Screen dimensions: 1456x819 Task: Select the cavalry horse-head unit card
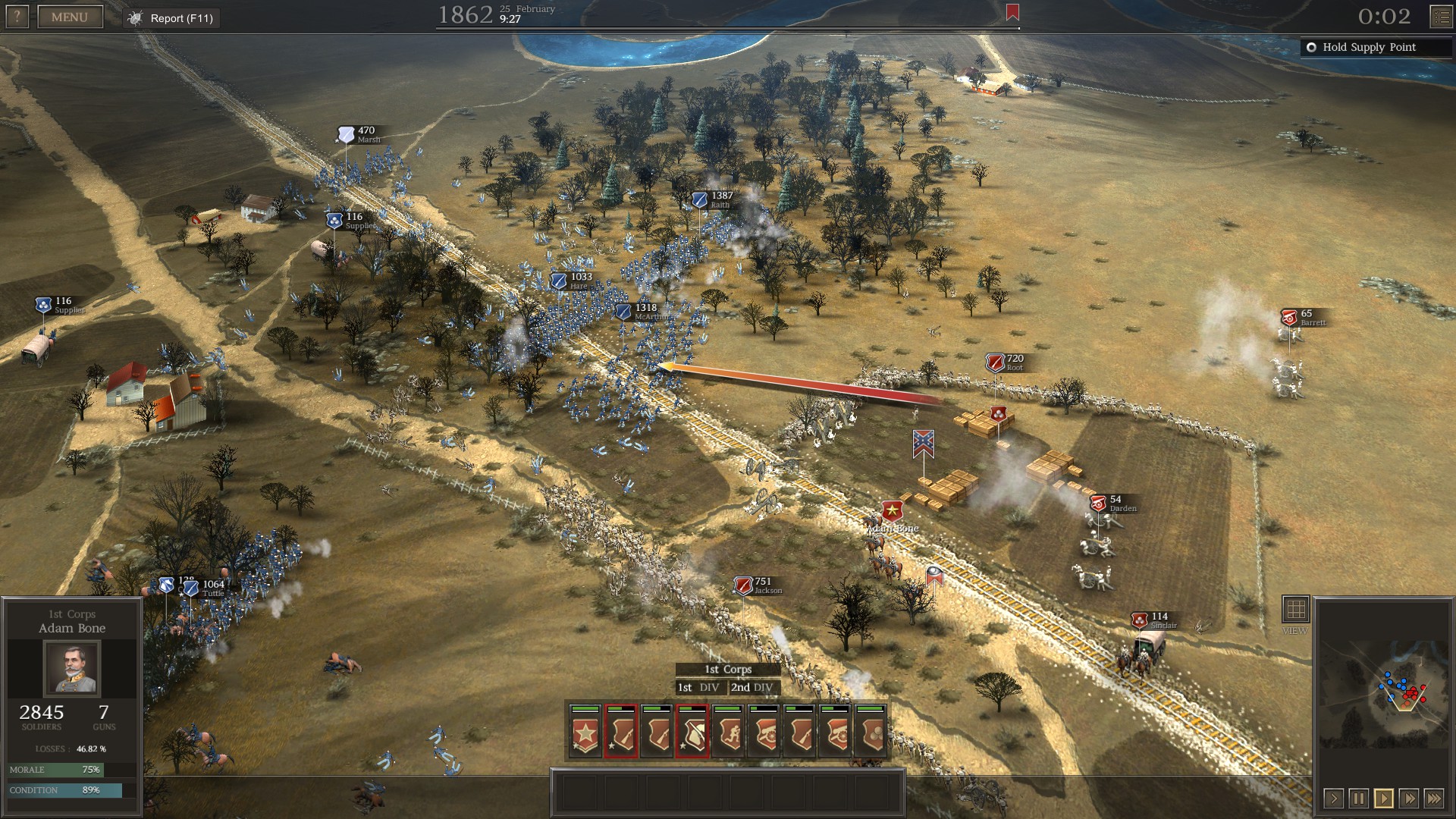pyautogui.click(x=692, y=732)
